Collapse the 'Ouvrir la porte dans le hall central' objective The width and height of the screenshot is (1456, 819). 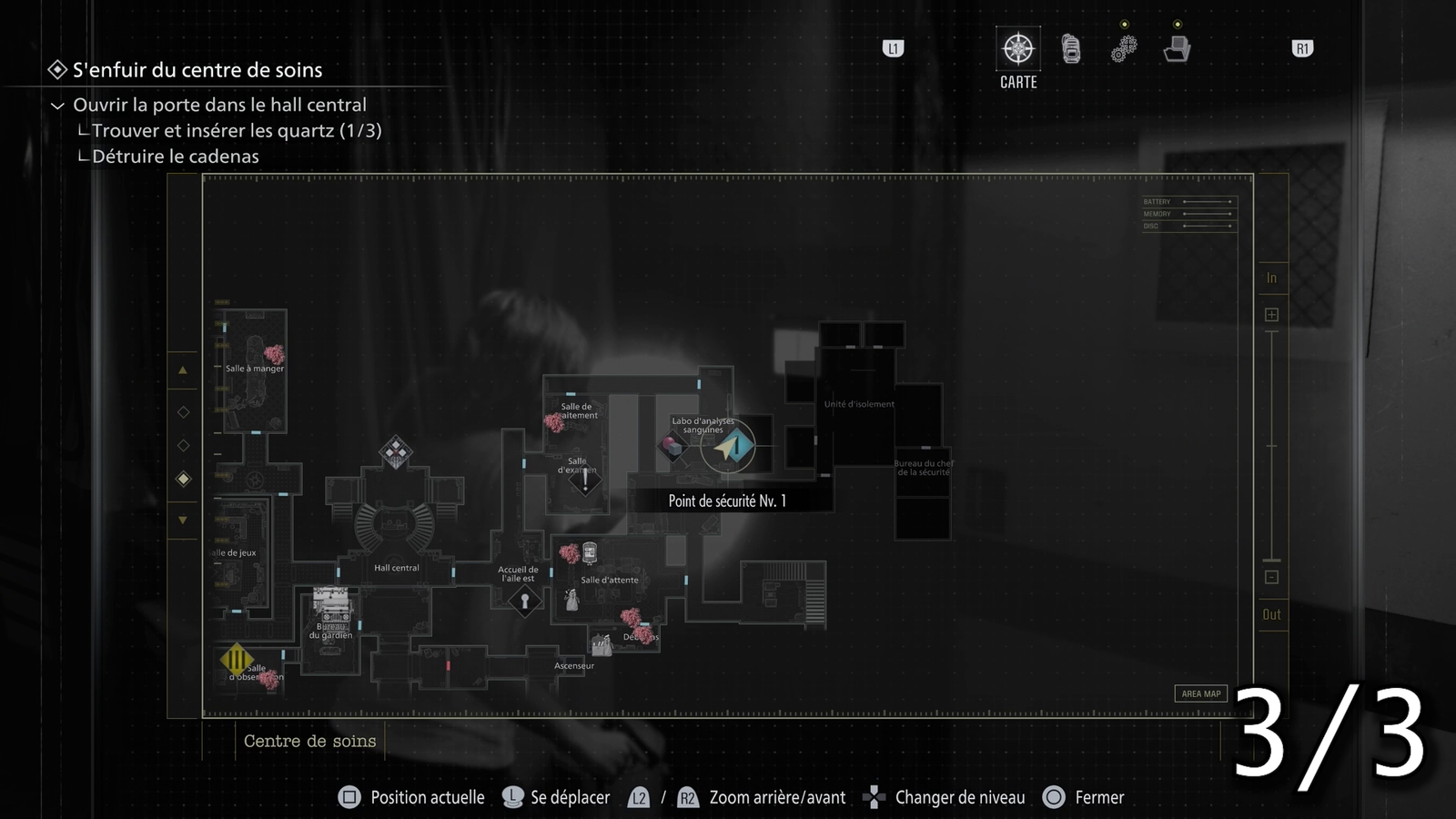57,106
